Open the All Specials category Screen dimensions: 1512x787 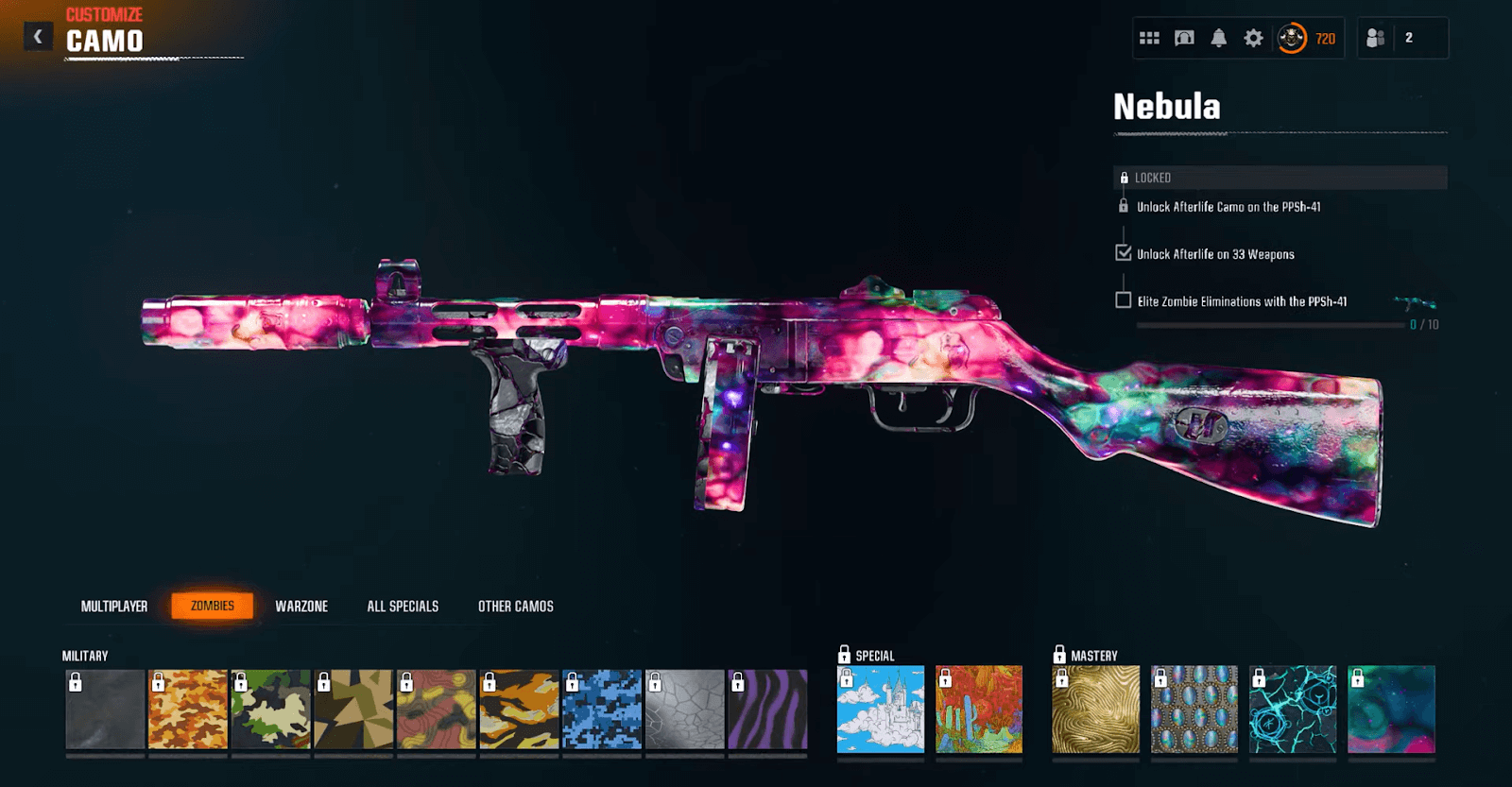pyautogui.click(x=403, y=606)
